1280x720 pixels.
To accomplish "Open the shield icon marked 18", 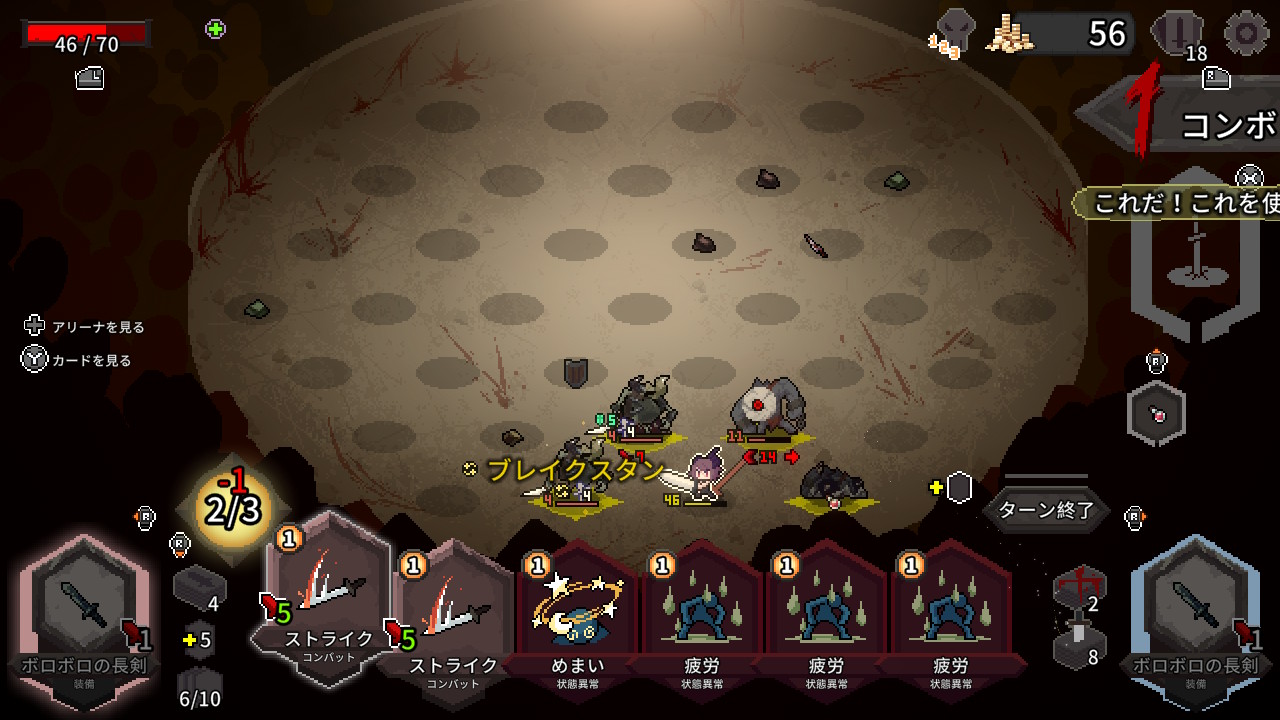I will click(x=1176, y=35).
